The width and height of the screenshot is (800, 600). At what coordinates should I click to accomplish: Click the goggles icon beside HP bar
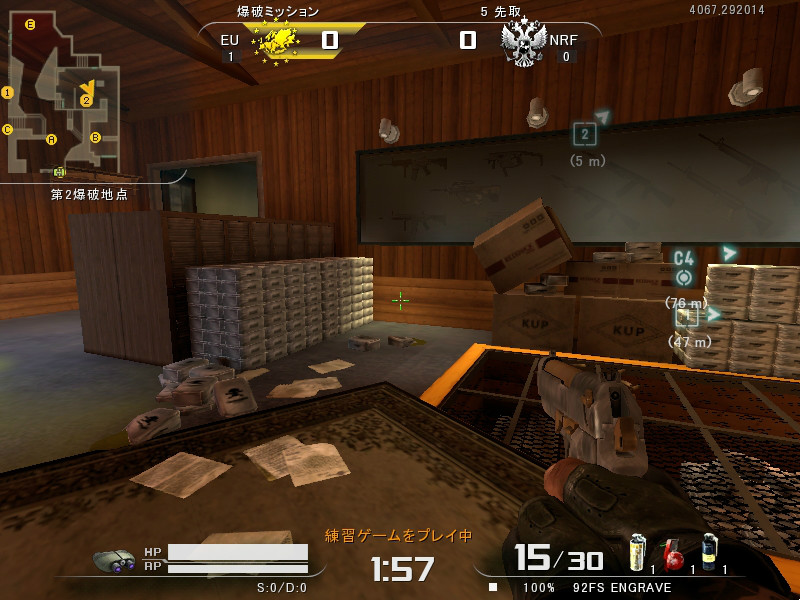115,561
